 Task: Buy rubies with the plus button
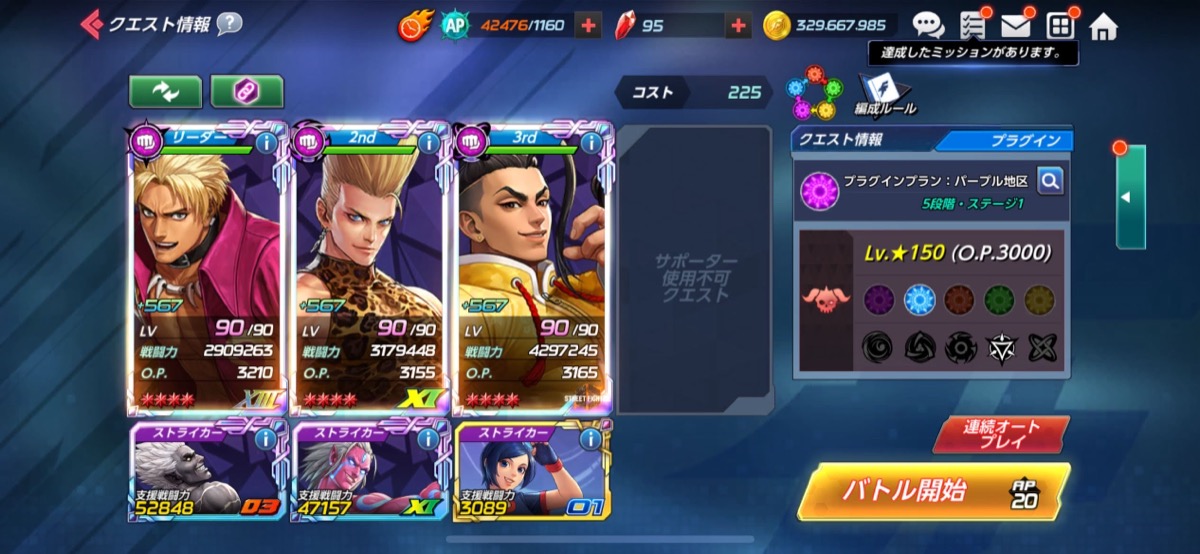pos(739,26)
